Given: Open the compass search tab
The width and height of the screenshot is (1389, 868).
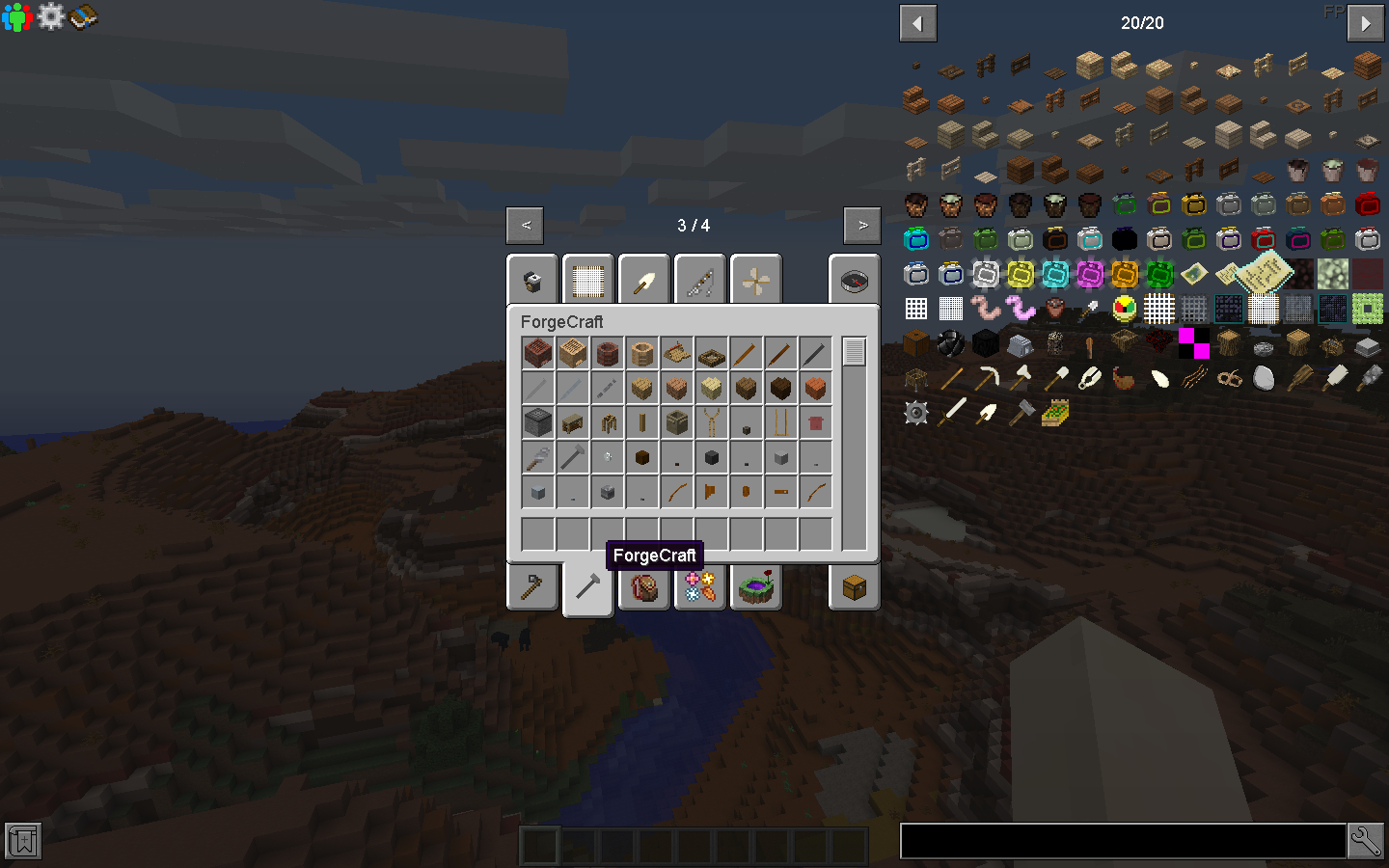Looking at the screenshot, I should [854, 279].
